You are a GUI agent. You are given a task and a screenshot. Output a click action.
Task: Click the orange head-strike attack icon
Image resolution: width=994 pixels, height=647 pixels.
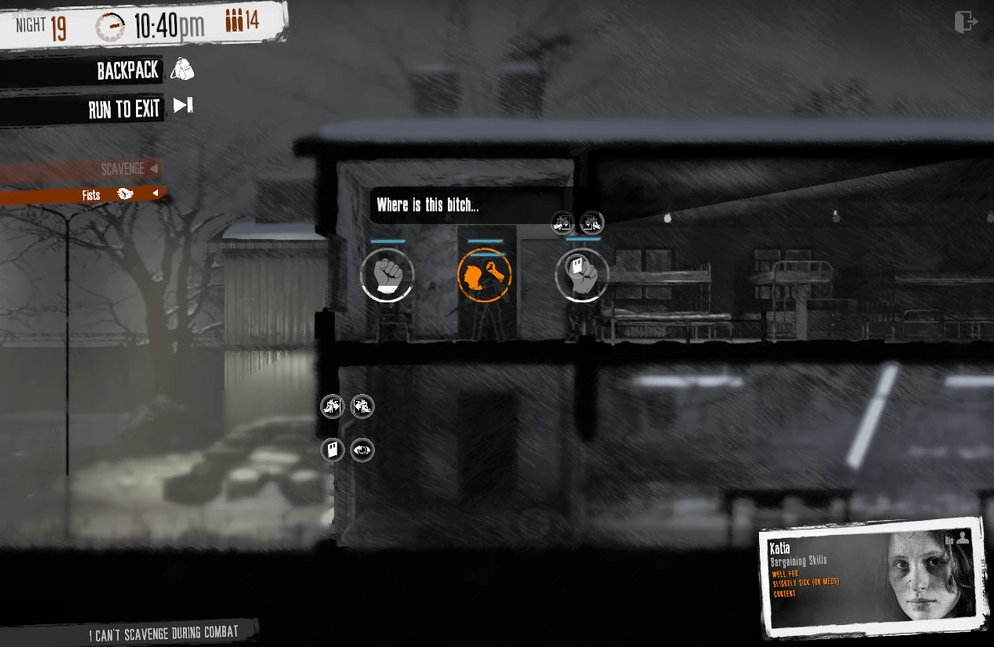pyautogui.click(x=485, y=275)
